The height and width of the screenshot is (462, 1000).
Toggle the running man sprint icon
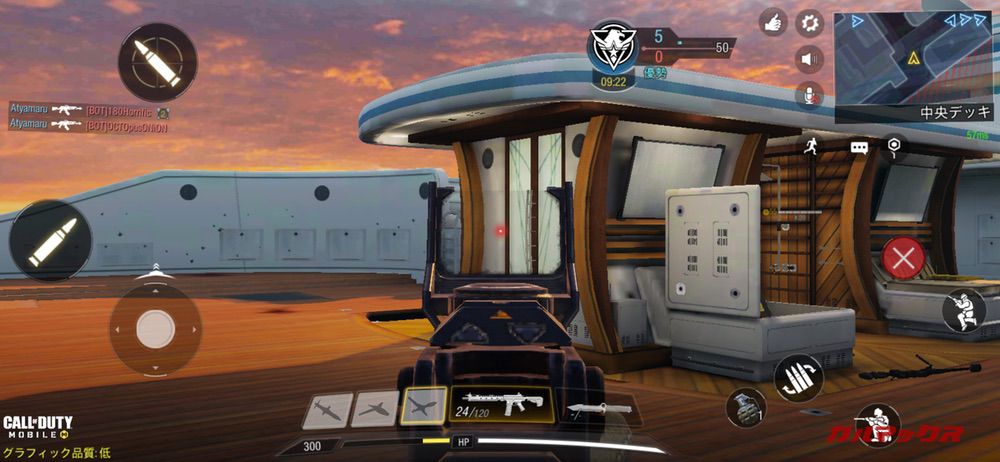(x=809, y=147)
